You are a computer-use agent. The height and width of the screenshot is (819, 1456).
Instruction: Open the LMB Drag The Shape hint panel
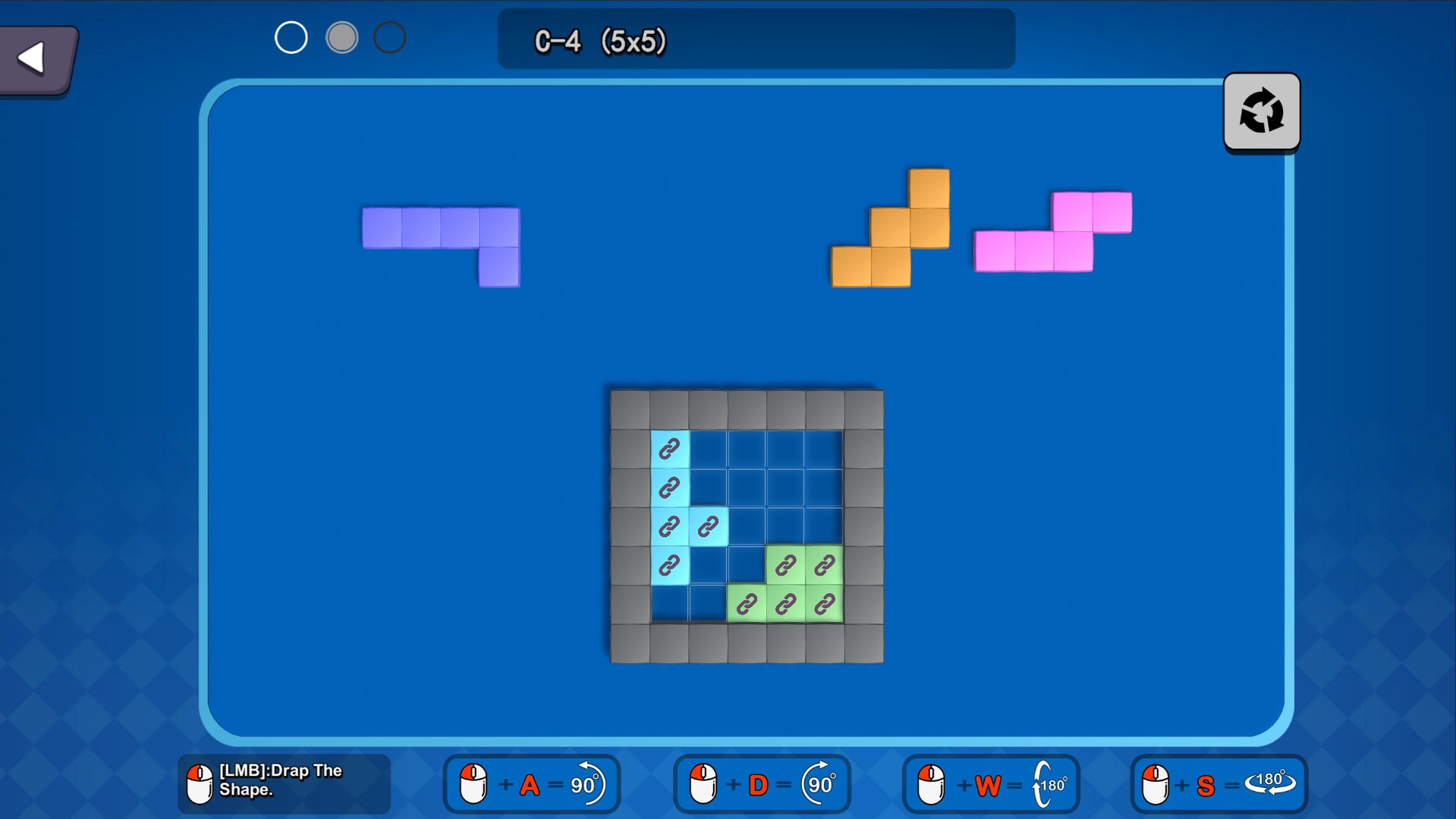[283, 784]
